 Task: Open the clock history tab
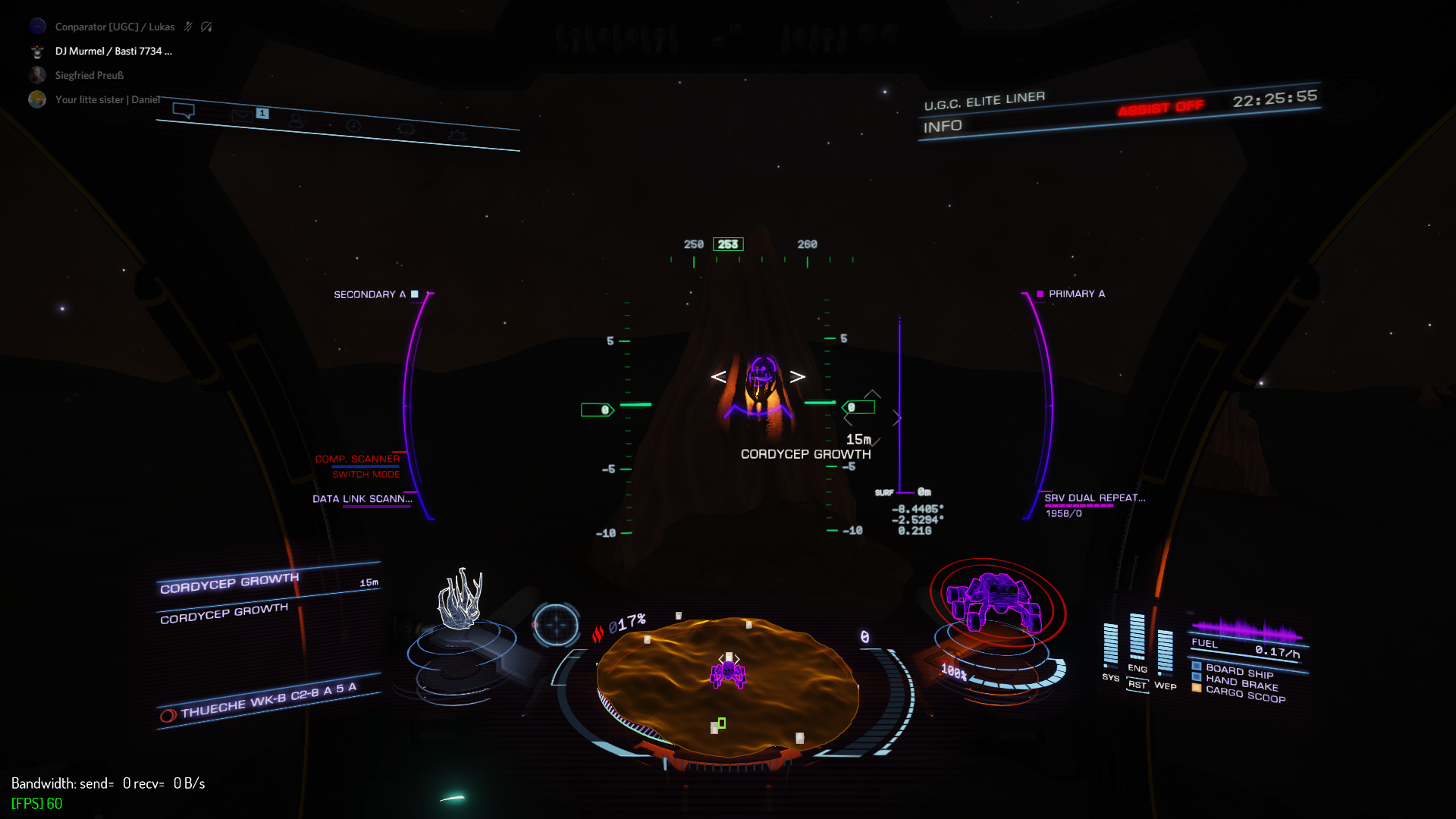353,125
